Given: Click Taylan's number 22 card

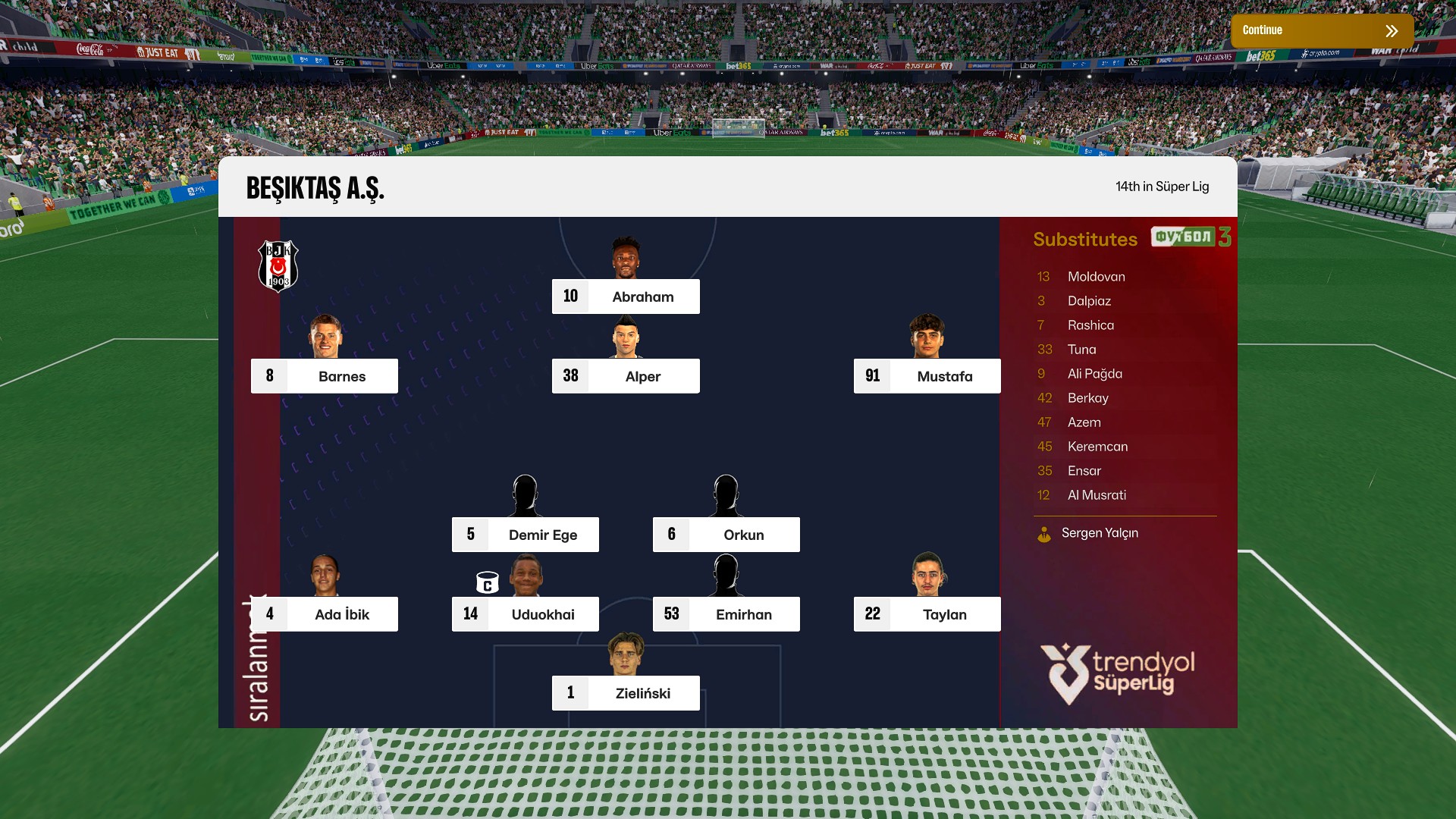Looking at the screenshot, I should [x=927, y=614].
